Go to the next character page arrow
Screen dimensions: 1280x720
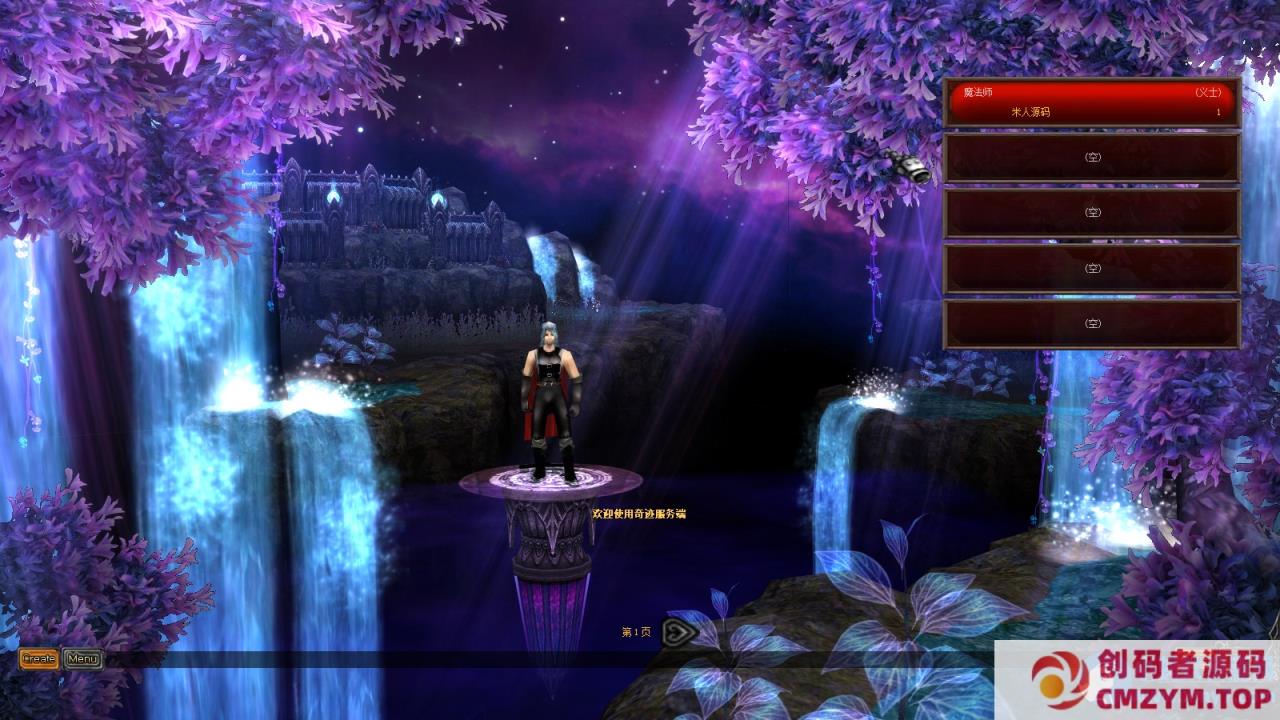(679, 632)
